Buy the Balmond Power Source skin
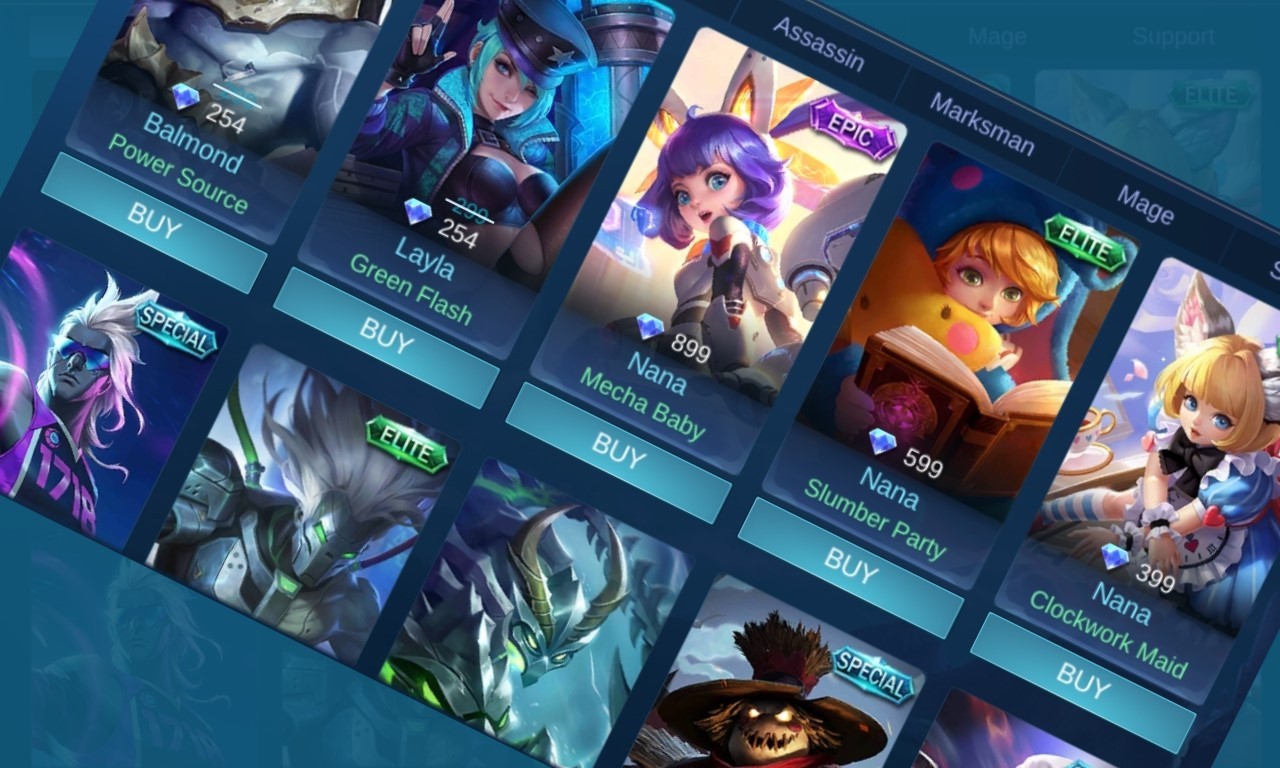1280x768 pixels. (153, 222)
